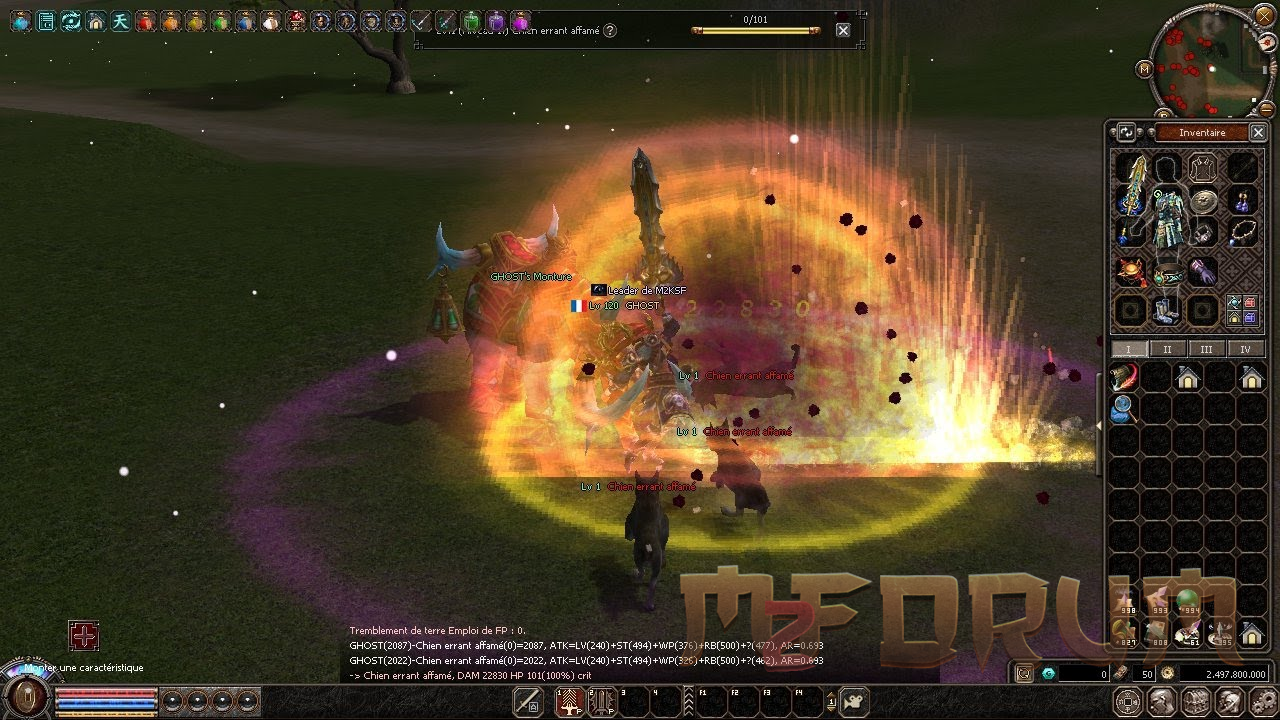The height and width of the screenshot is (720, 1280).
Task: Switch to inventory page III
Action: click(x=1206, y=349)
